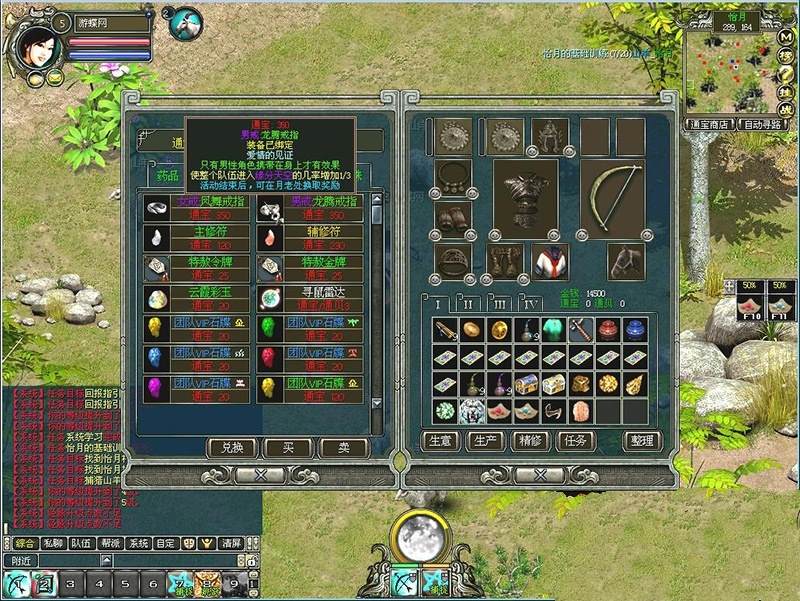Activate 自动寻路 auto-pathfinding

pyautogui.click(x=763, y=125)
